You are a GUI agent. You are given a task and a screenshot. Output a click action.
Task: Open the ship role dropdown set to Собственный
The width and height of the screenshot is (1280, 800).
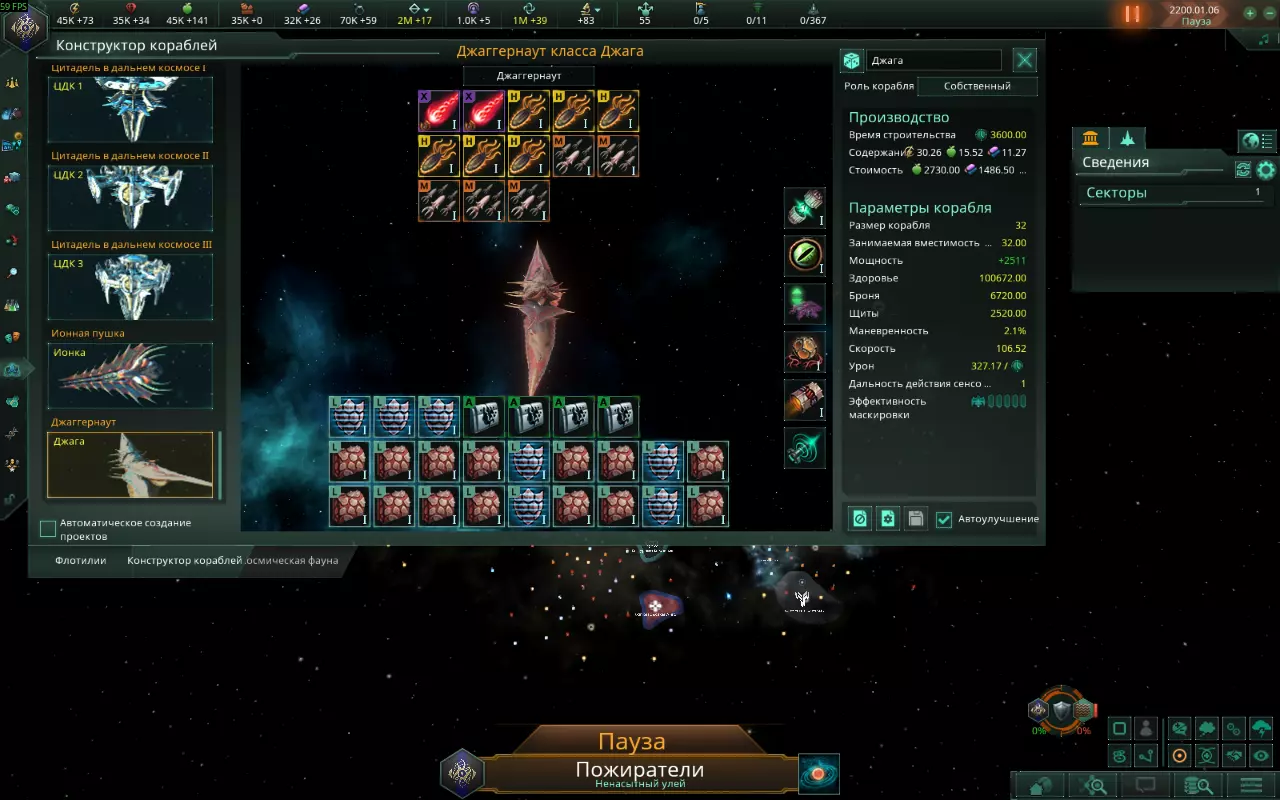[977, 86]
